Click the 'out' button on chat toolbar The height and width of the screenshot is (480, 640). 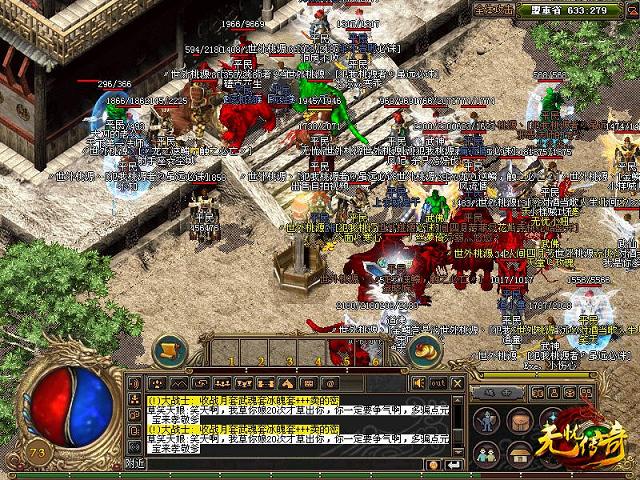click(x=437, y=383)
